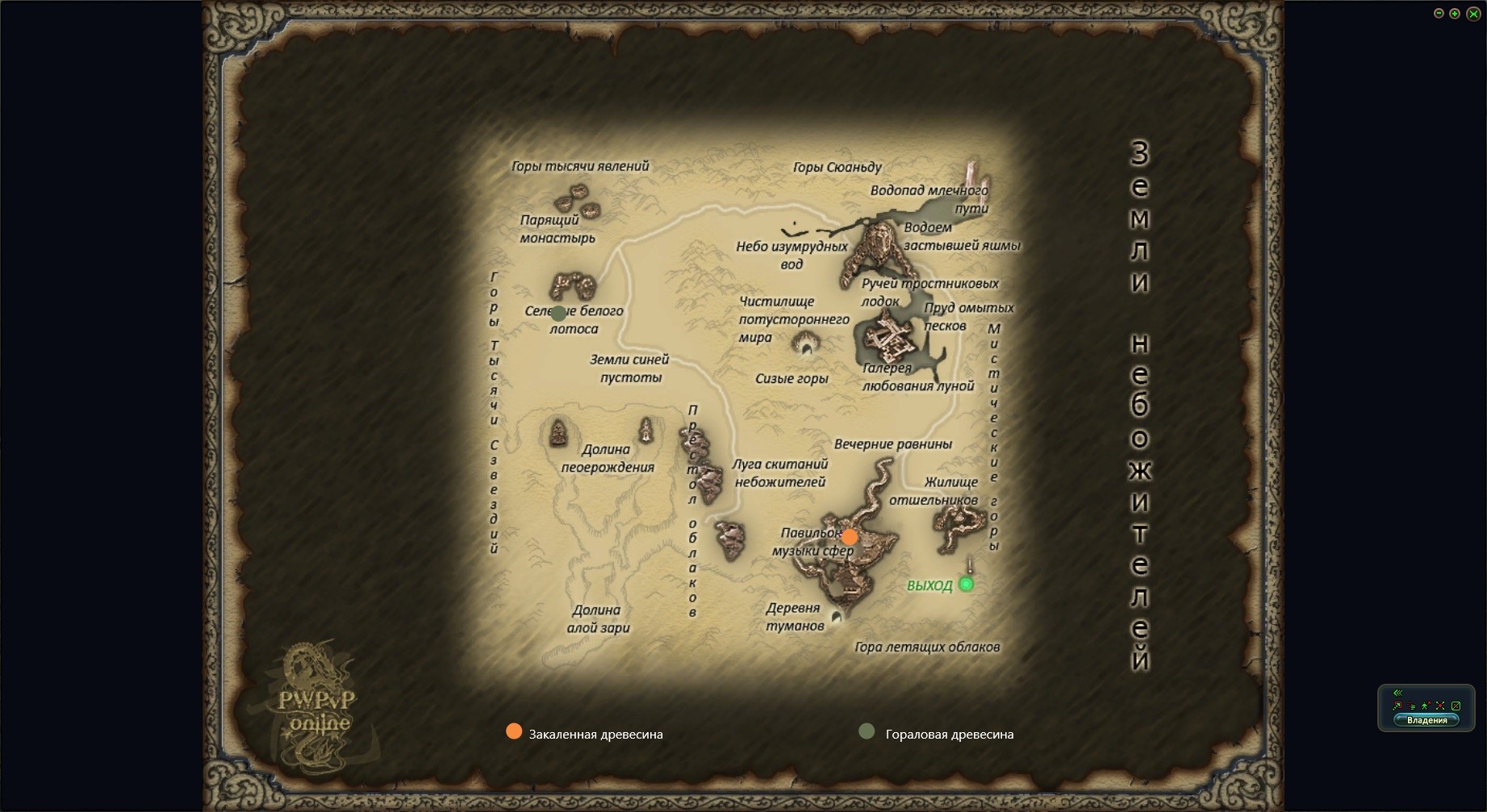Screen dimensions: 1487x812
Task: Select the orange Закаленная древесина map marker
Action: (850, 537)
